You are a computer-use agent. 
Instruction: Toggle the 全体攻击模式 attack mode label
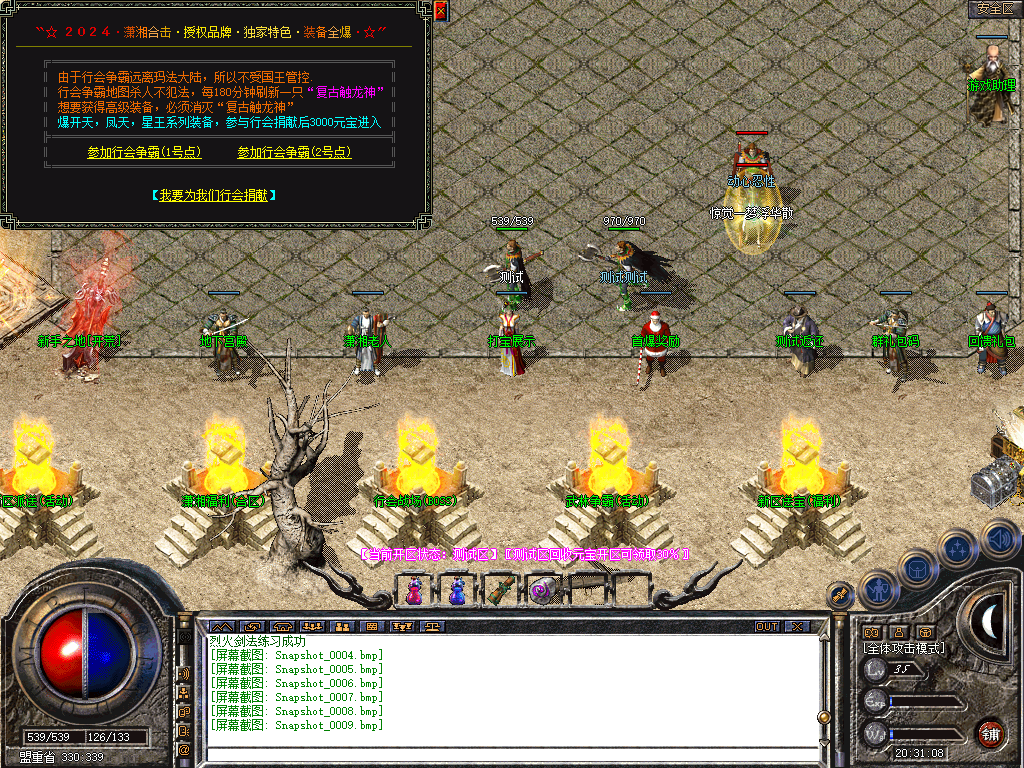click(x=904, y=648)
